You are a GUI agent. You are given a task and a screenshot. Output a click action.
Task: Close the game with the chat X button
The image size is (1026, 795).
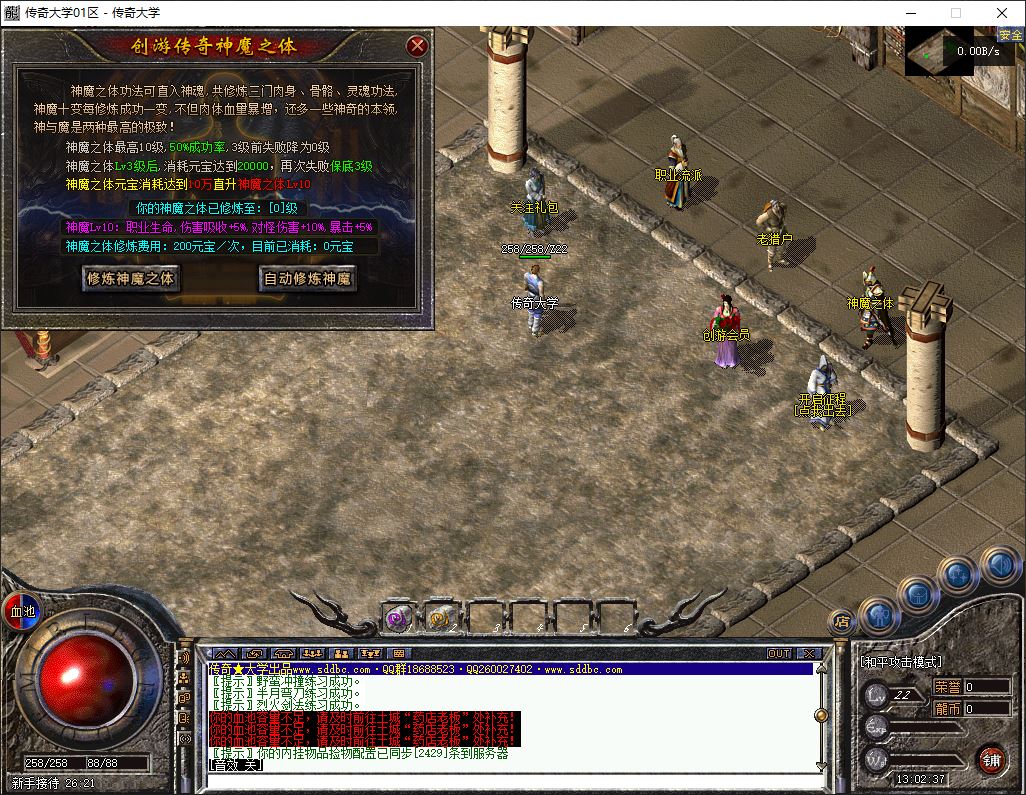pyautogui.click(x=809, y=653)
